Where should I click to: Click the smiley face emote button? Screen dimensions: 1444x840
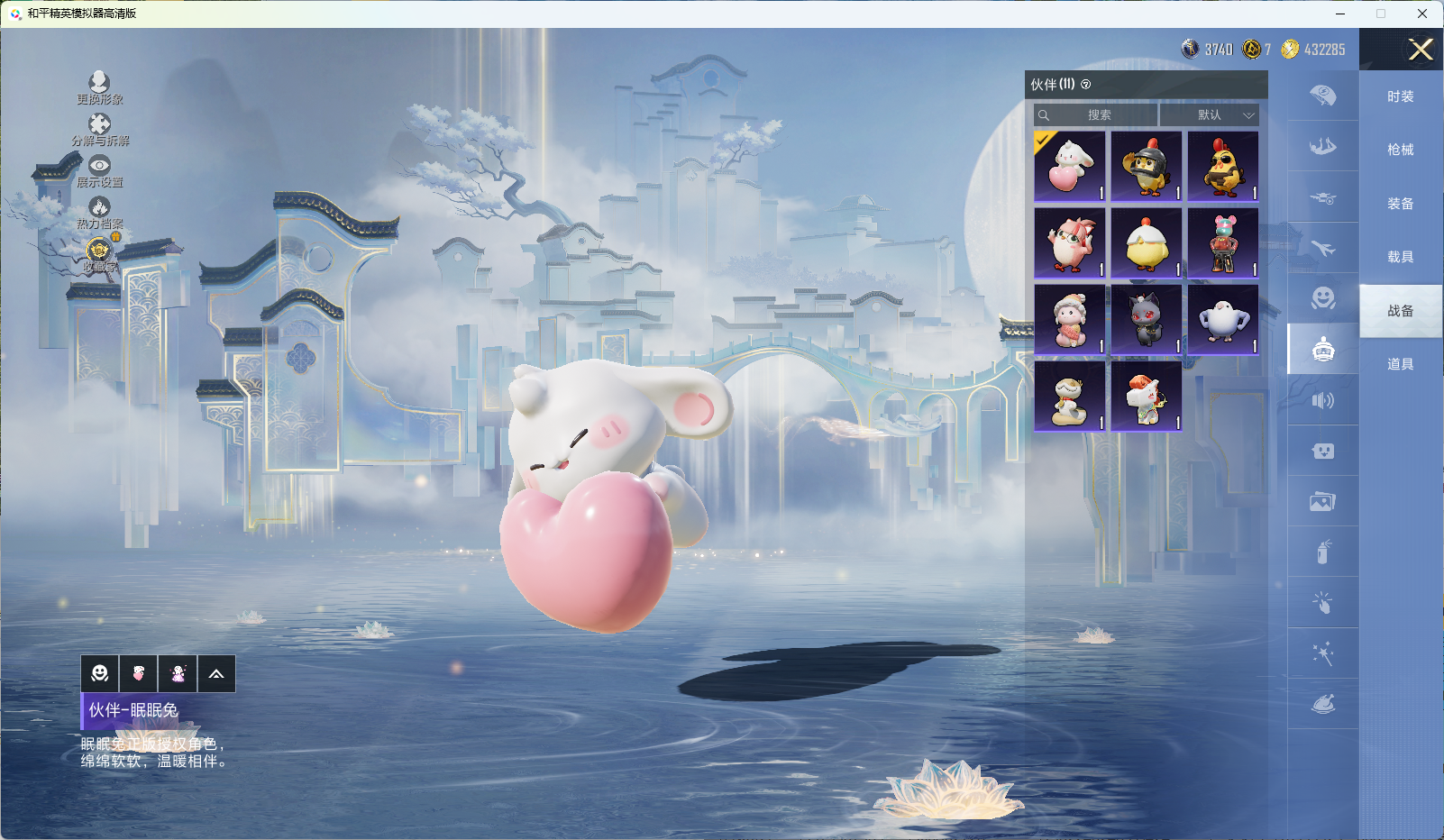(100, 674)
